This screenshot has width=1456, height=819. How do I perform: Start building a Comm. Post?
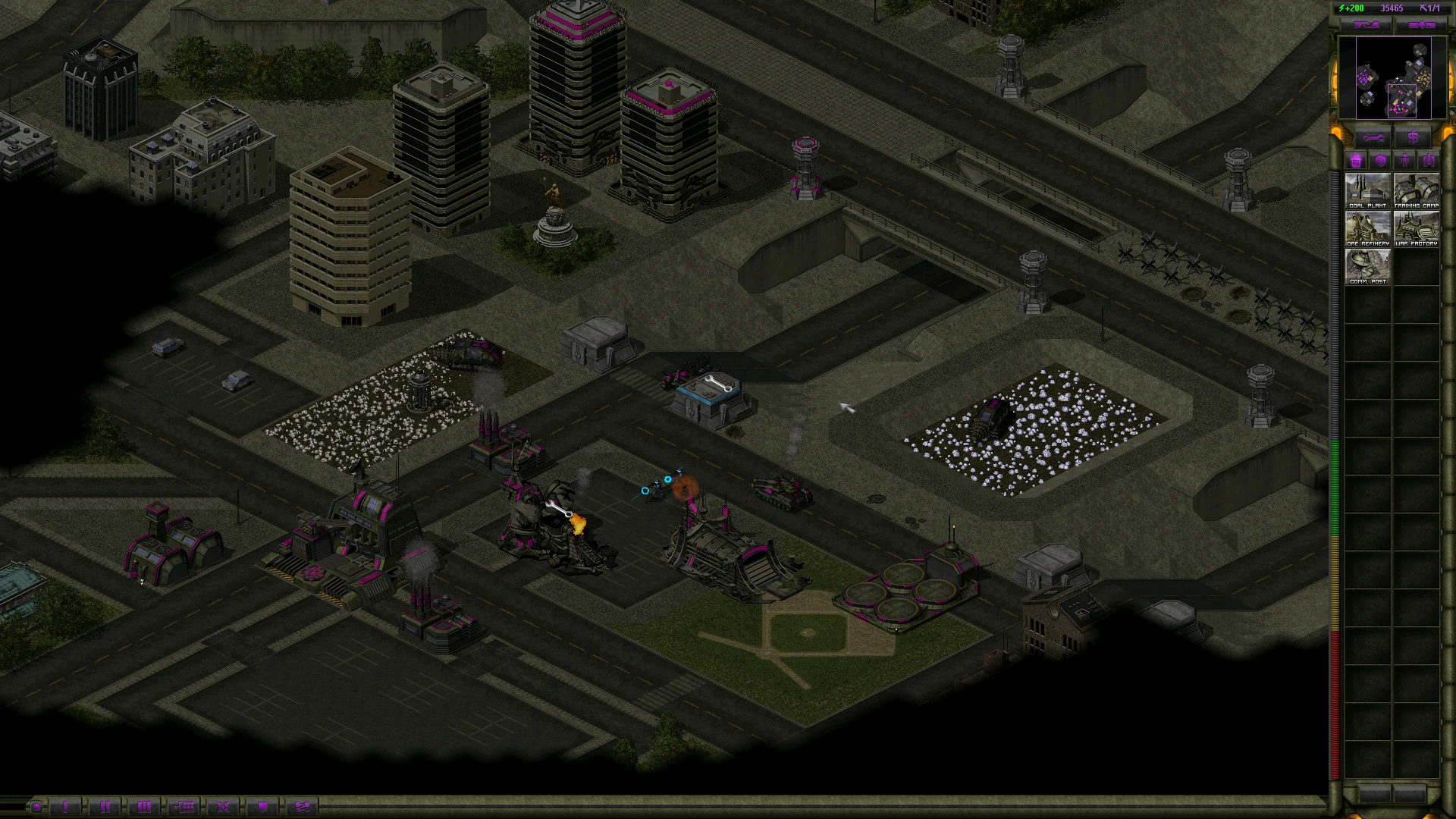click(x=1367, y=265)
